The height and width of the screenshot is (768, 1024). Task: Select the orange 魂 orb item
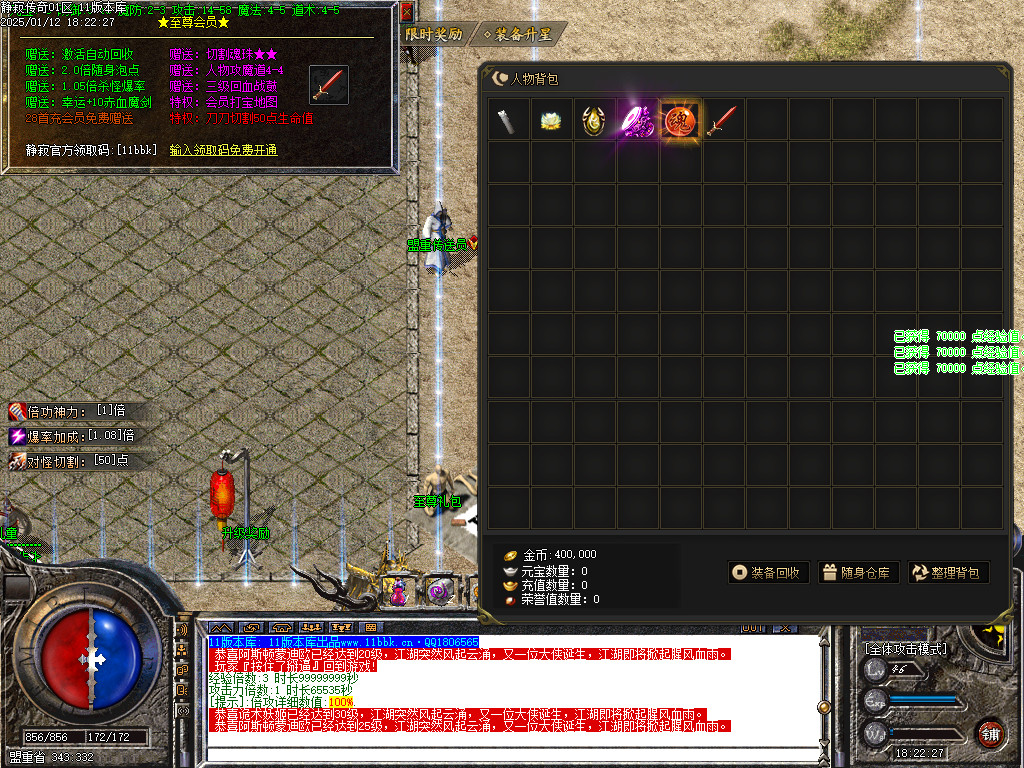coord(680,120)
